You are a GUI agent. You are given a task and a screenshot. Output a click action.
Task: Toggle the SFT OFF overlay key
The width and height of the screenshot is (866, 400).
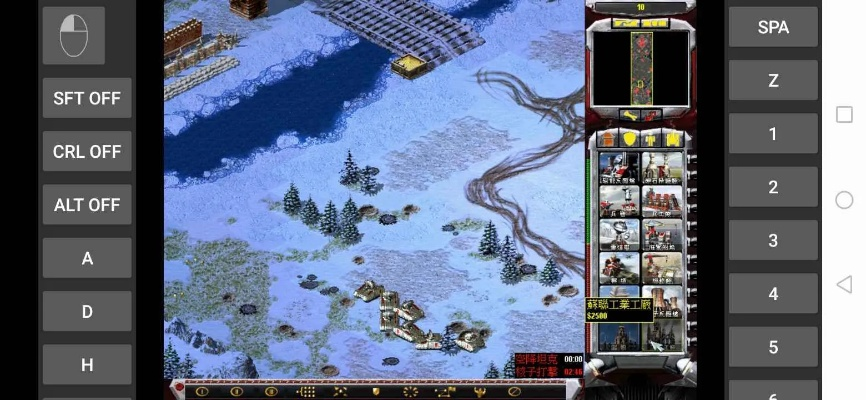tap(87, 98)
